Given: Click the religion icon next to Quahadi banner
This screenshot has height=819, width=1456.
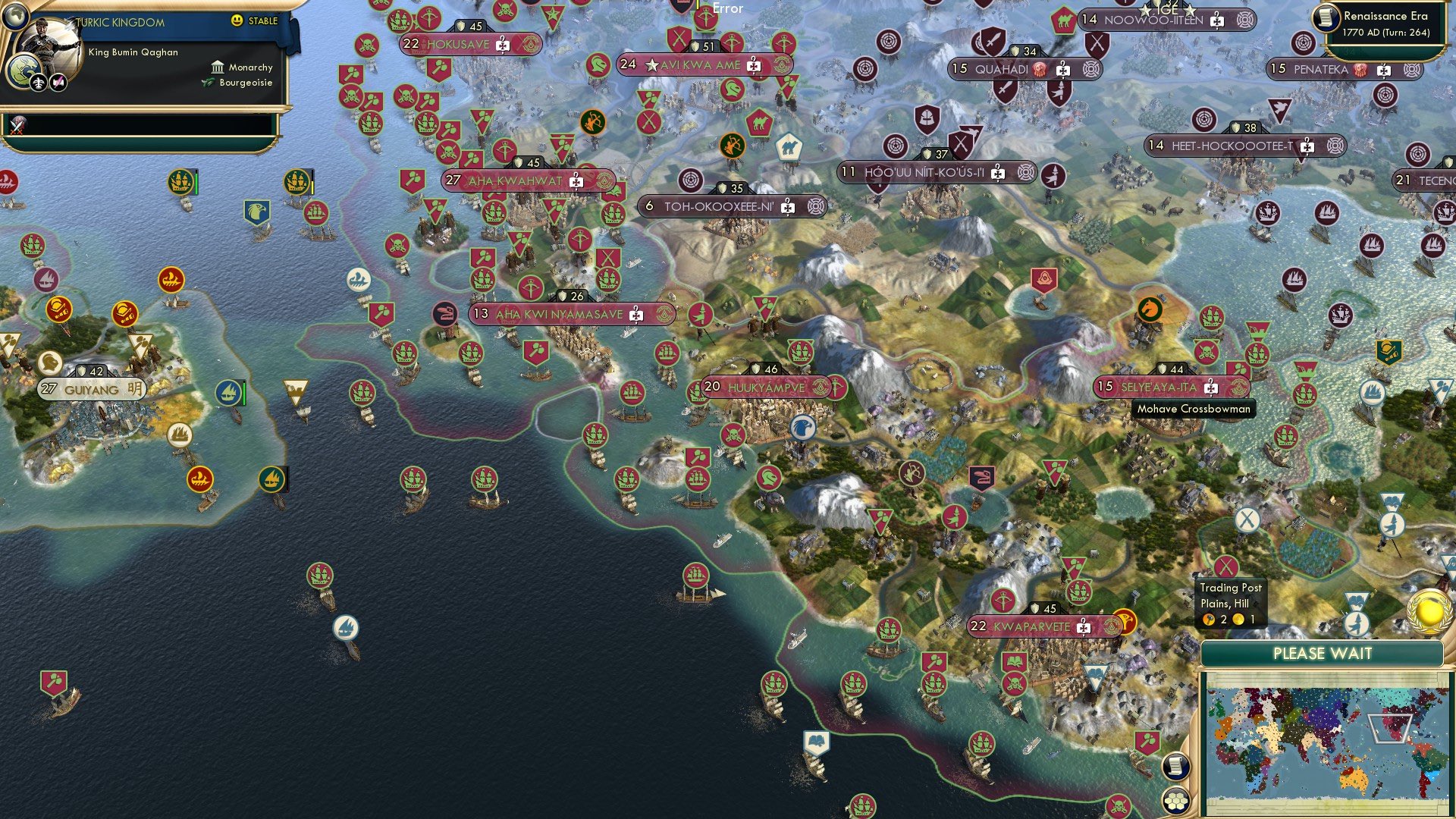Looking at the screenshot, I should pos(1040,69).
